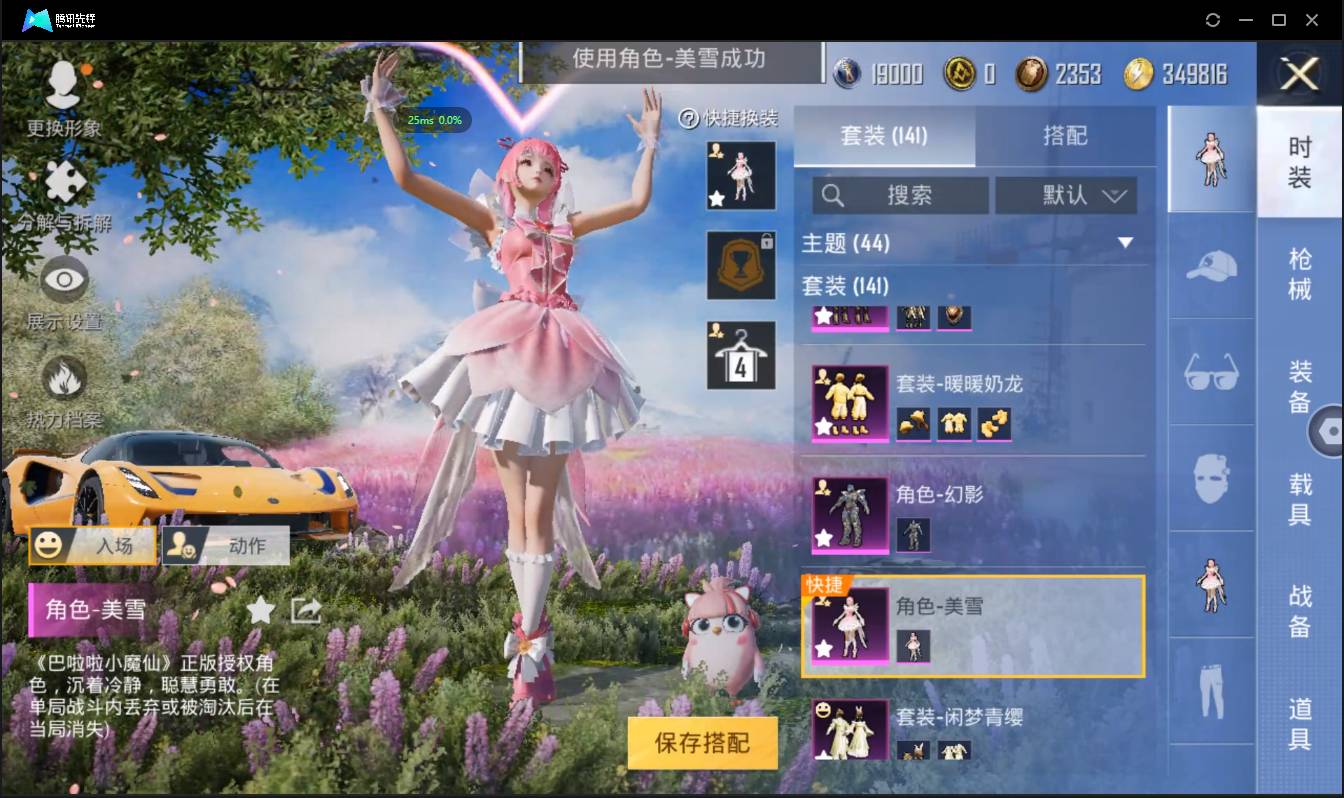Select the 套装-闲梦青缨 outfit thumbnail
Image resolution: width=1344 pixels, height=798 pixels.
click(x=849, y=727)
